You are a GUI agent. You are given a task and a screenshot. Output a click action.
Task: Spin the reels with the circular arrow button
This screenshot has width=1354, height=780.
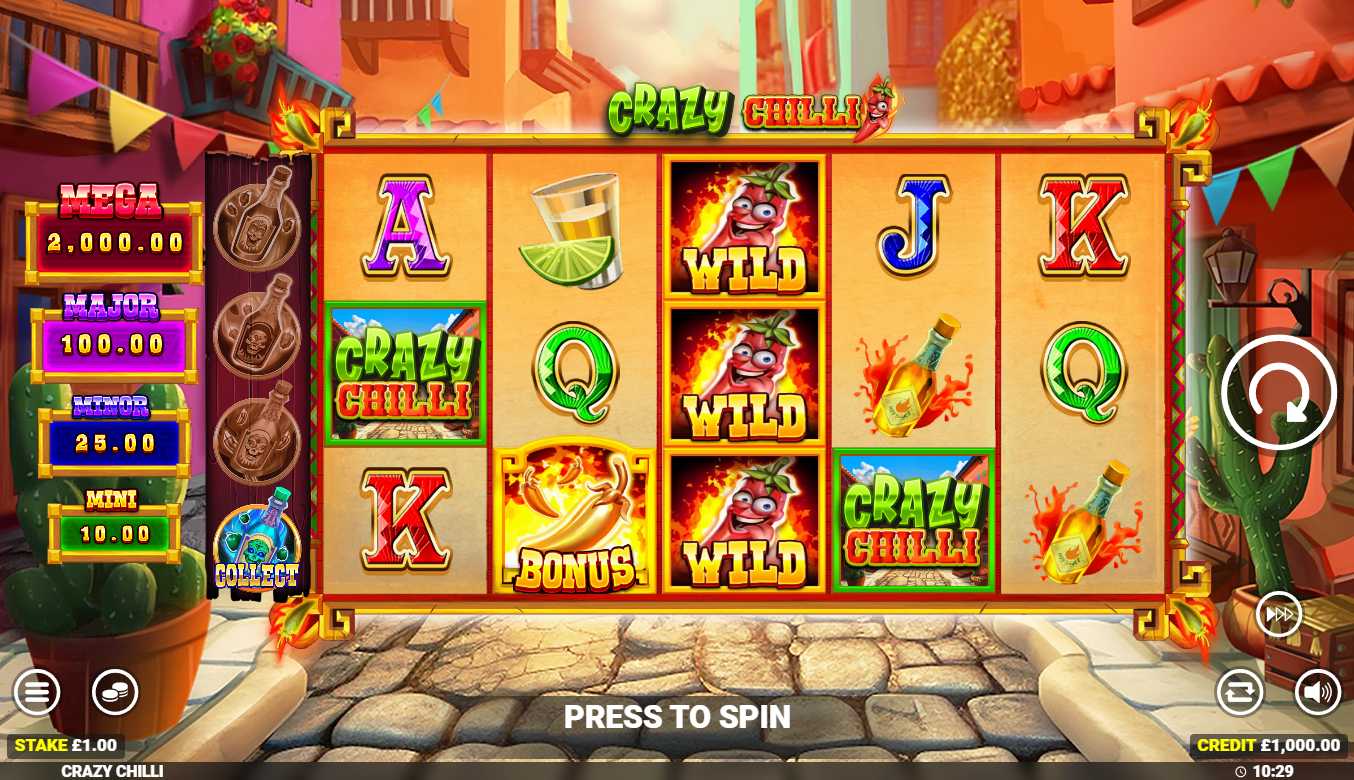pos(1278,392)
